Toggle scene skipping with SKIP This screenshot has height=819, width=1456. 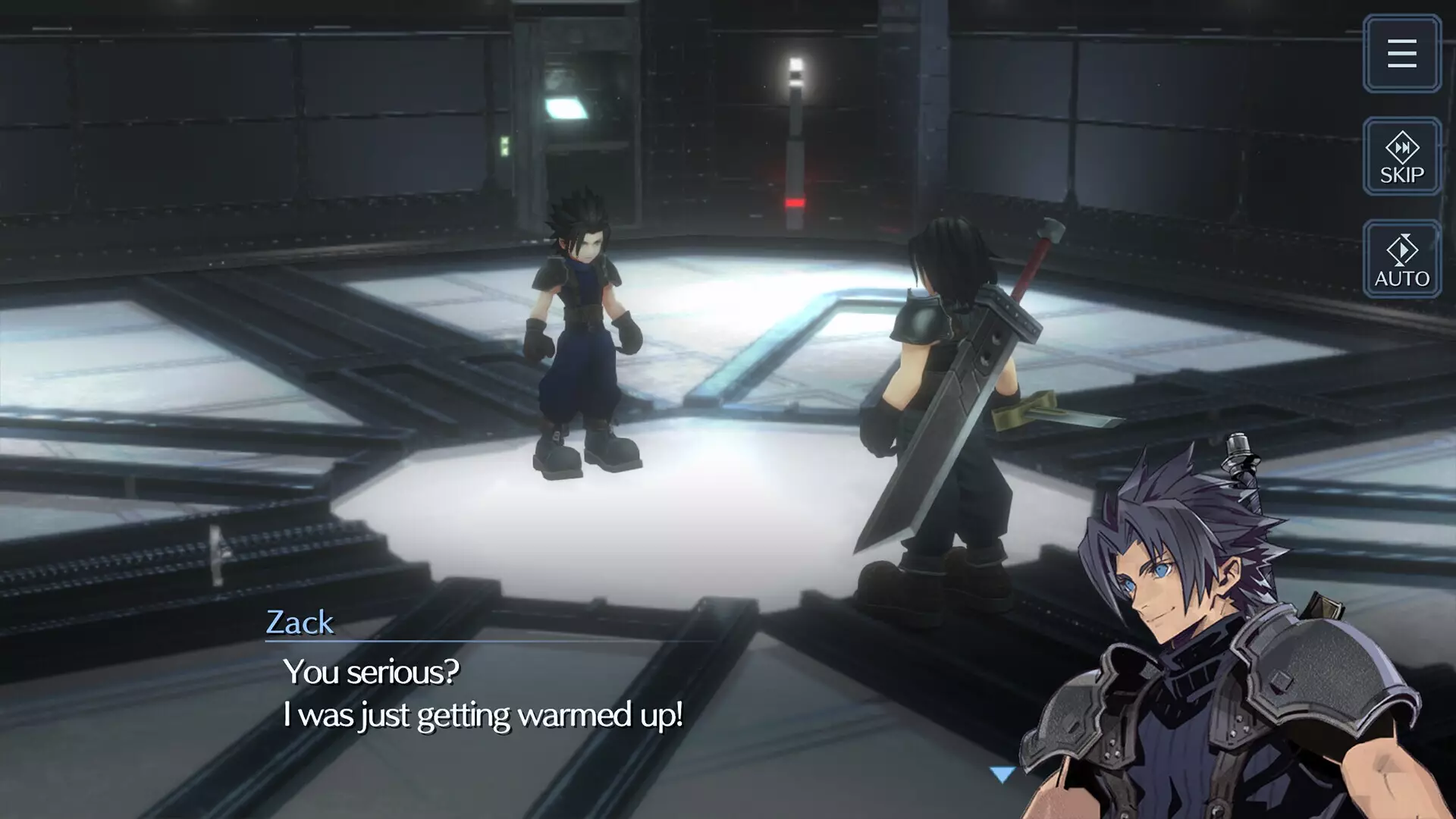click(x=1401, y=157)
